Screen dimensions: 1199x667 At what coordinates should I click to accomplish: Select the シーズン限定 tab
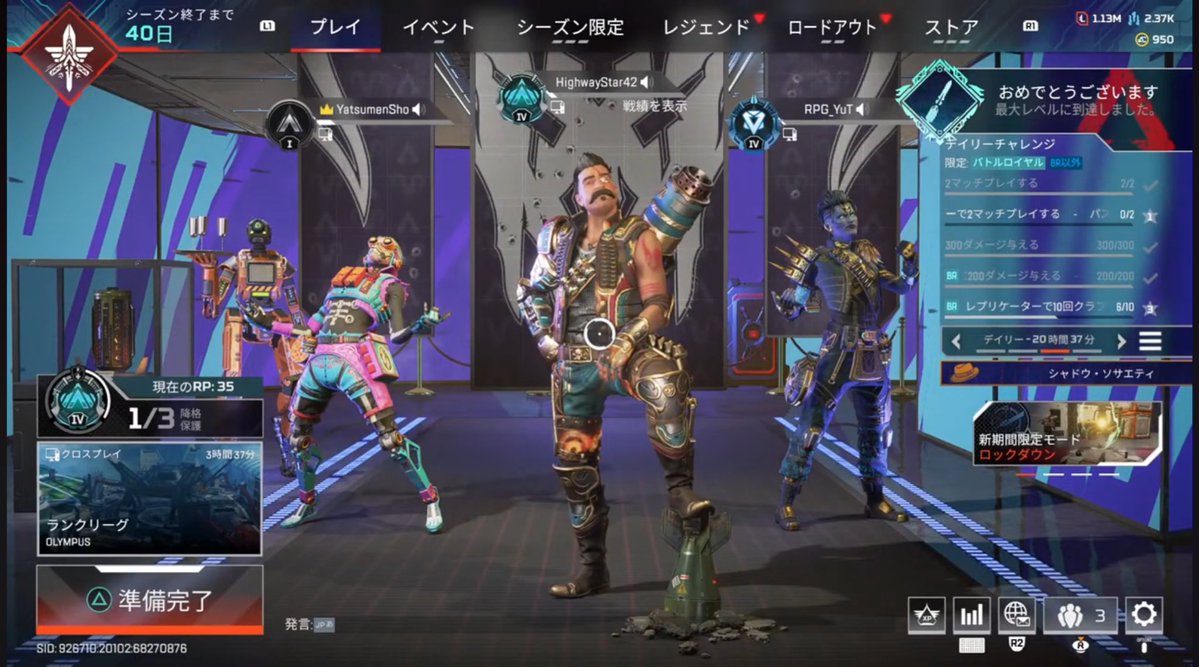569,28
